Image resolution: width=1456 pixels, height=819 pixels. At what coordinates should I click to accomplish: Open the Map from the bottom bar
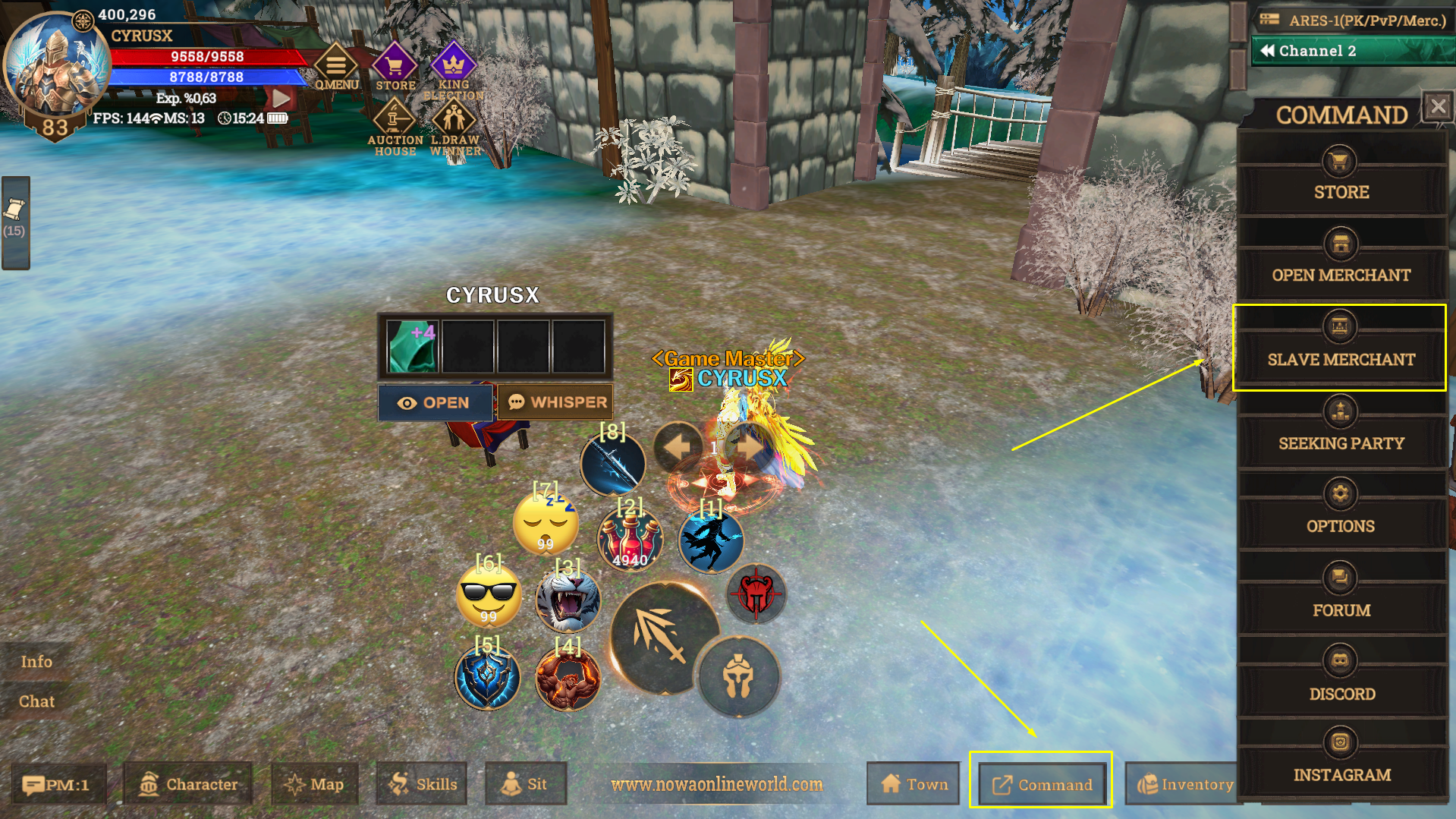click(314, 784)
